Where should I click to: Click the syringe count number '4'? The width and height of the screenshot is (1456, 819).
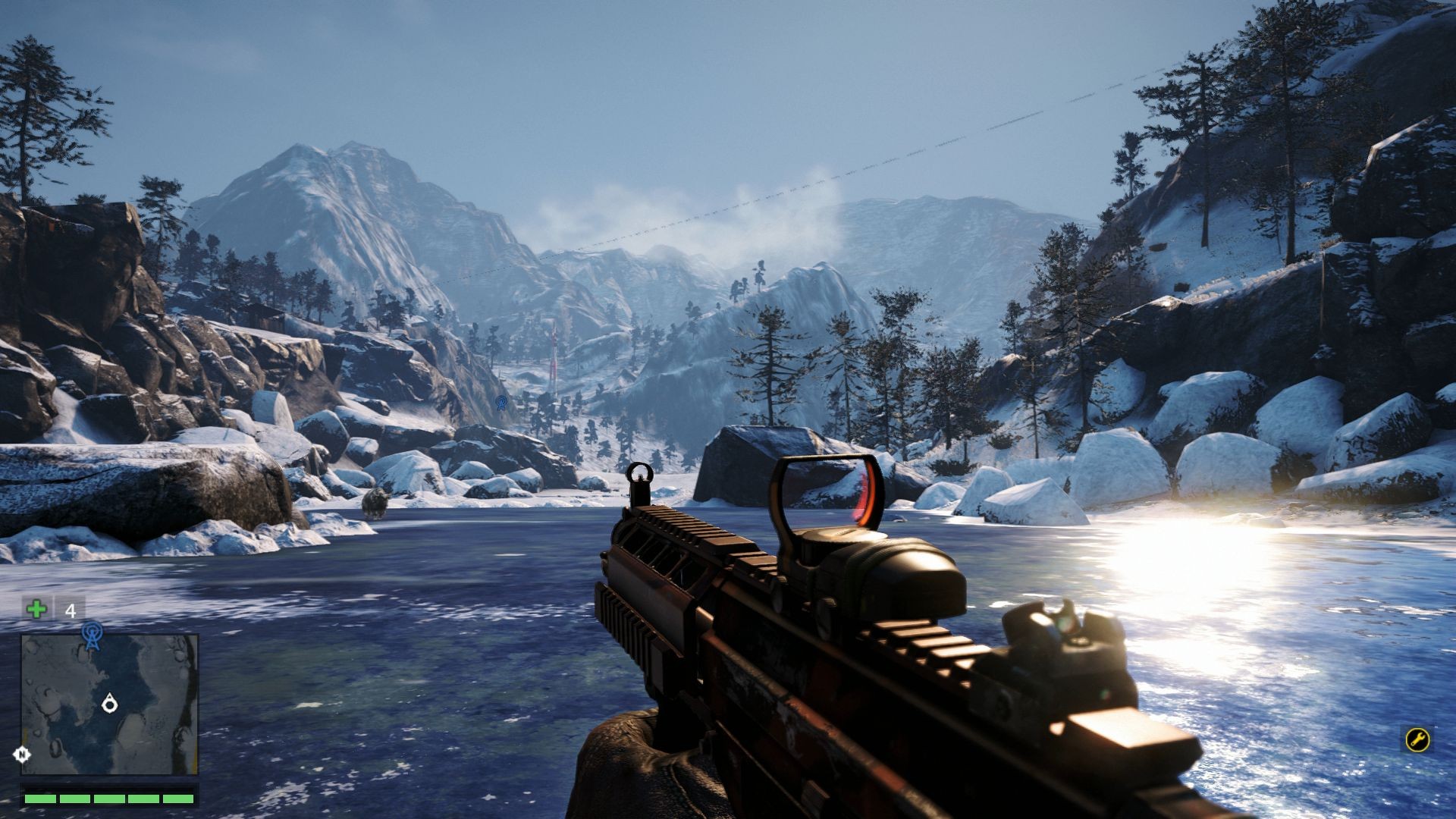70,610
